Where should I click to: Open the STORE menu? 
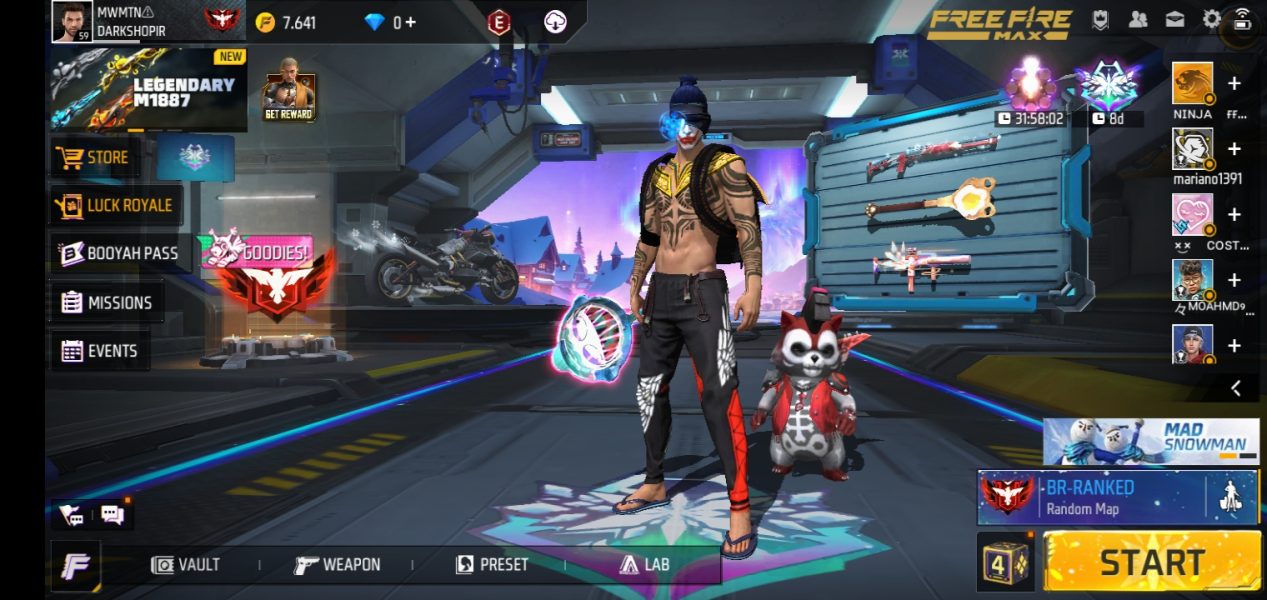pyautogui.click(x=94, y=157)
